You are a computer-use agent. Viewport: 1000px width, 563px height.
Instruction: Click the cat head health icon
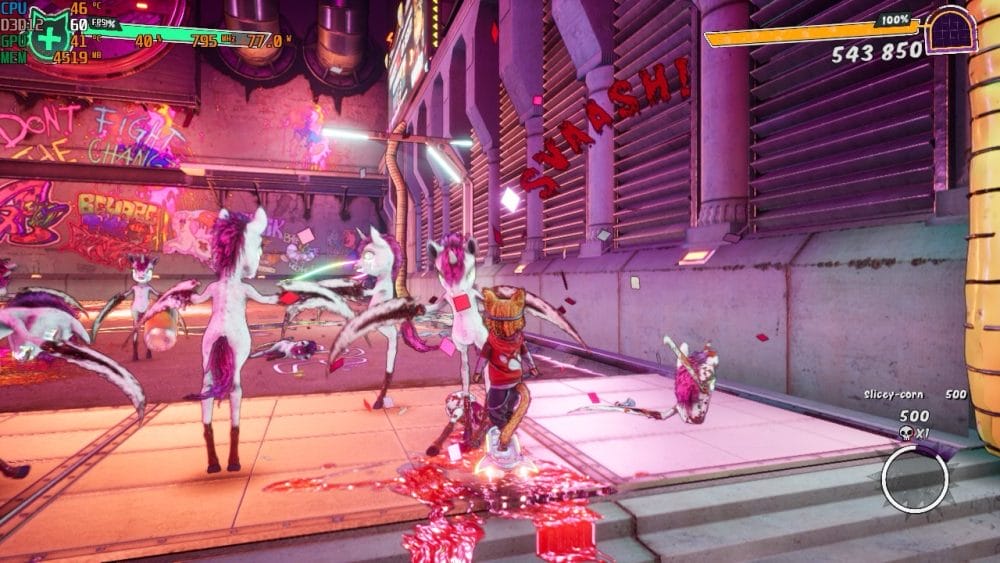click(48, 32)
